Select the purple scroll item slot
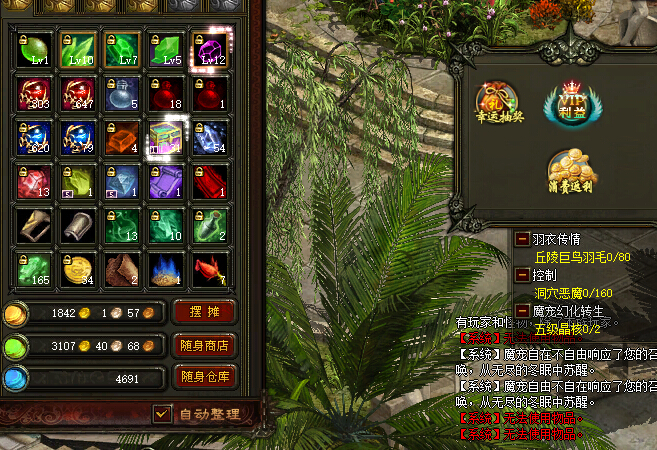Screen dimensions: 657x450 (166, 182)
